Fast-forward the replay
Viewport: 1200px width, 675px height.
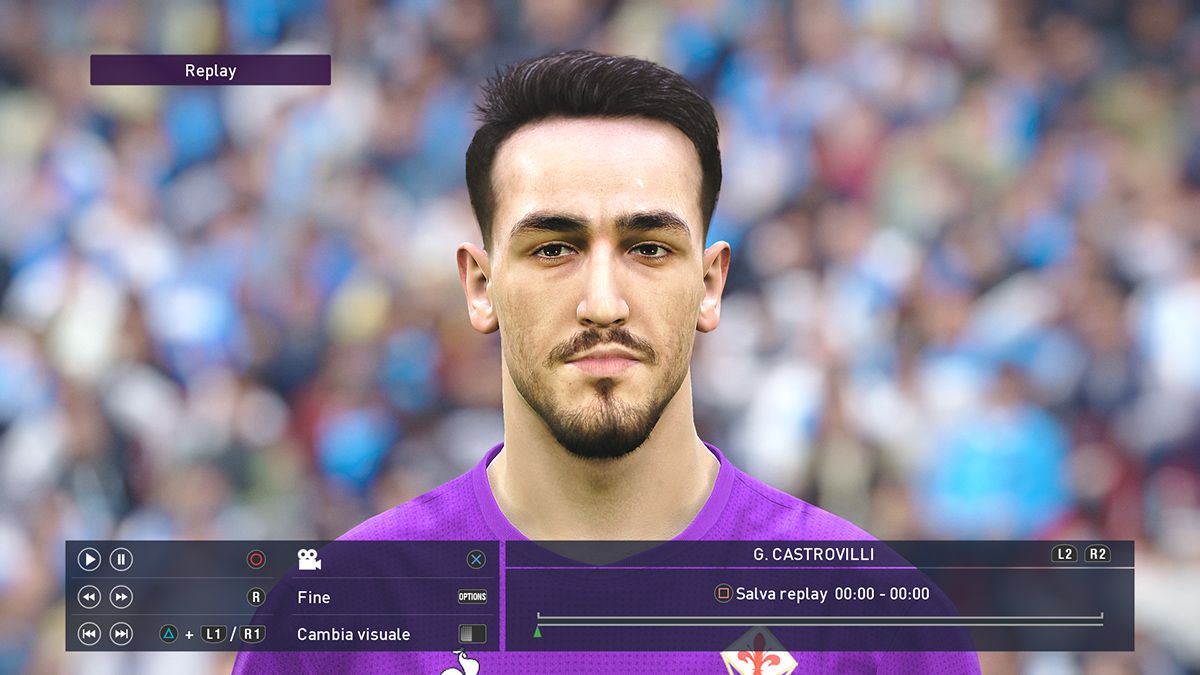point(121,597)
